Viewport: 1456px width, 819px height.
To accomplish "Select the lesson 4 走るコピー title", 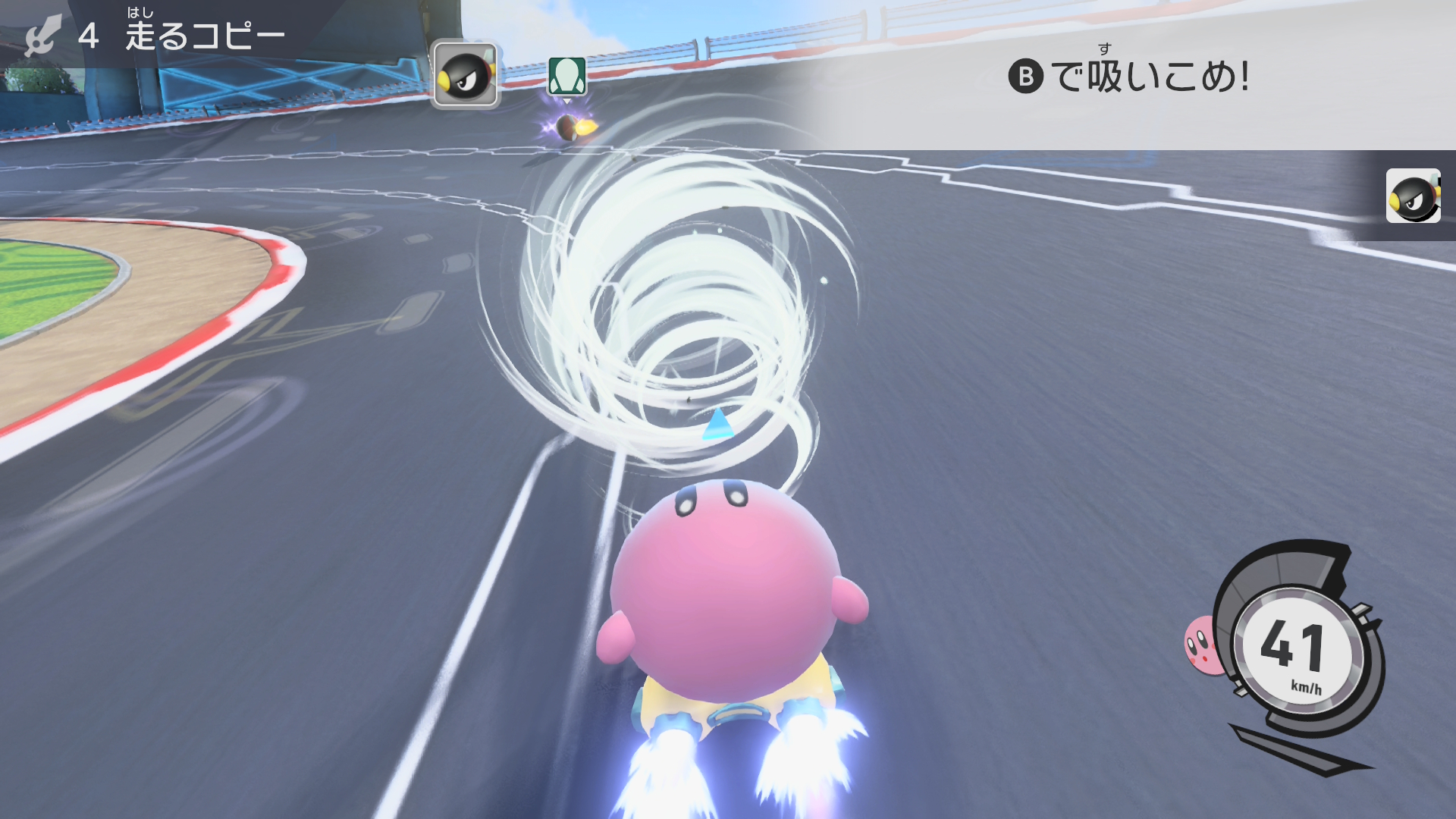I will pos(182,36).
